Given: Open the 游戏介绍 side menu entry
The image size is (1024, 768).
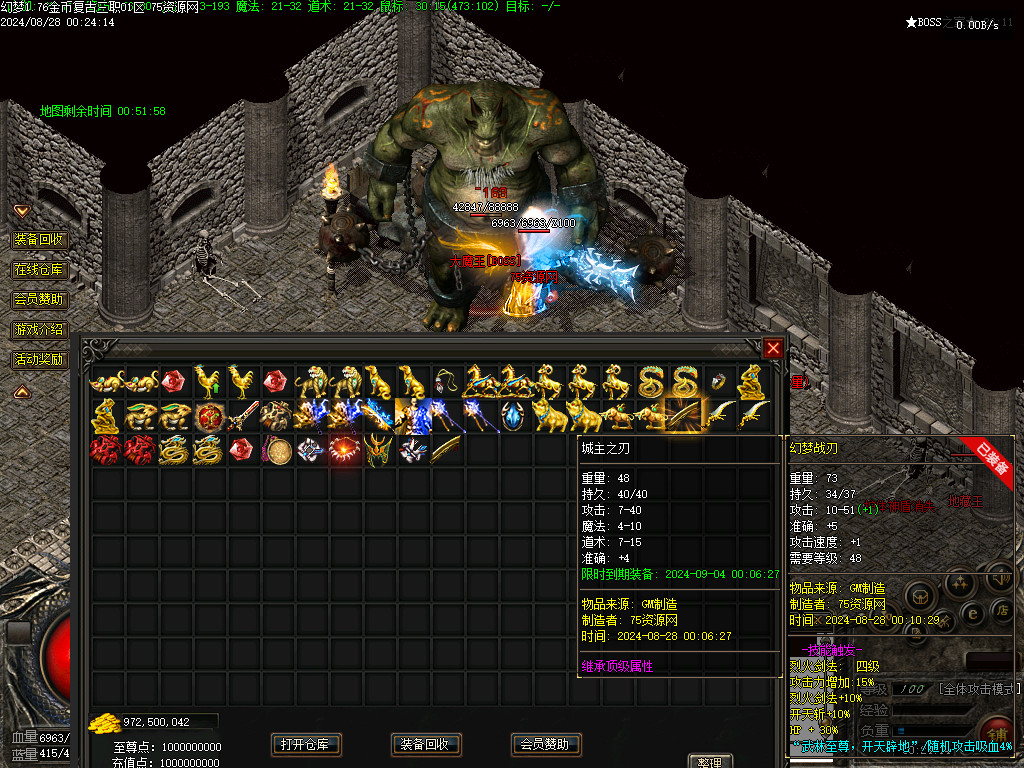Looking at the screenshot, I should [39, 329].
